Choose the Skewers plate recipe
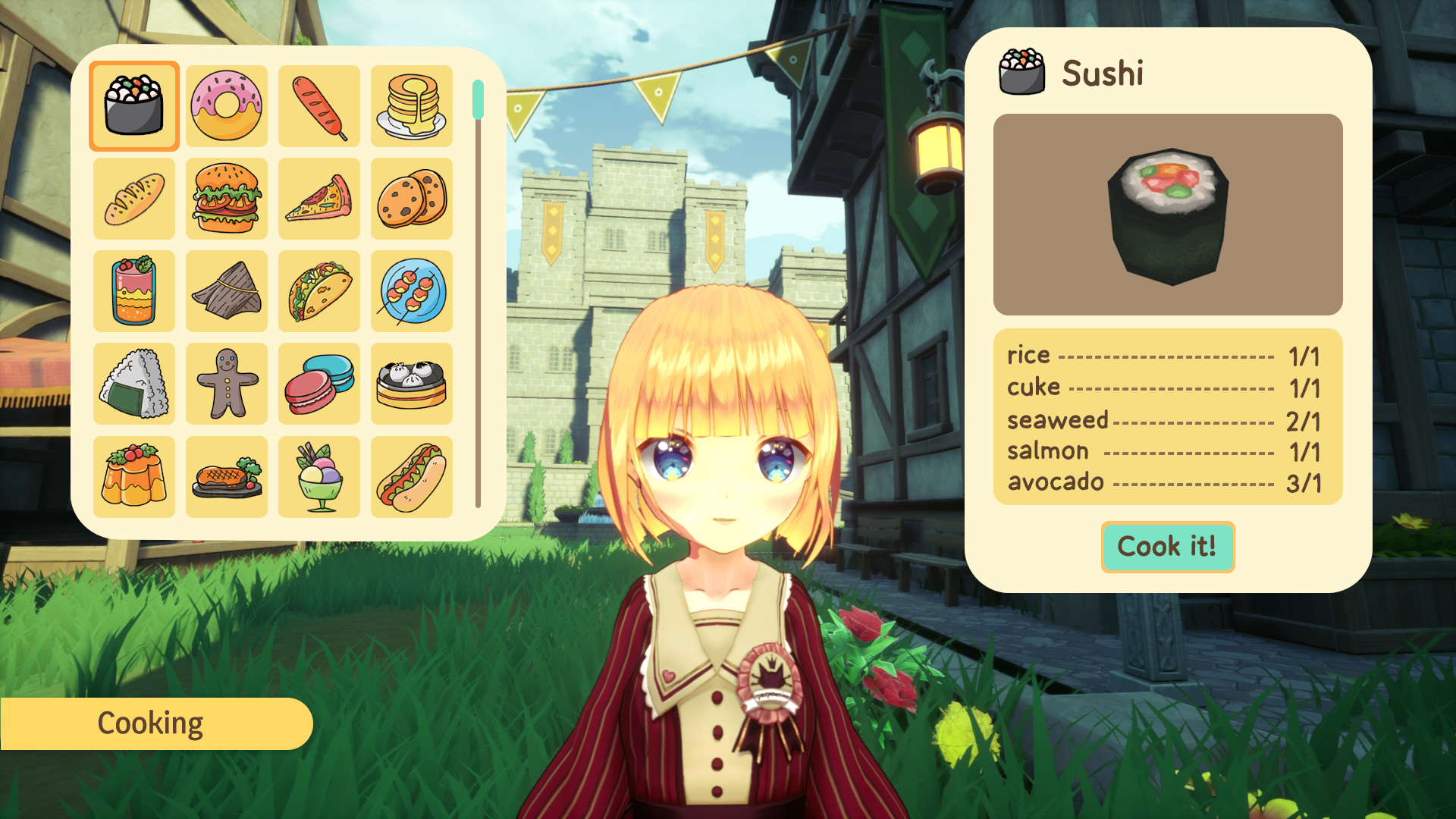 pyautogui.click(x=411, y=291)
